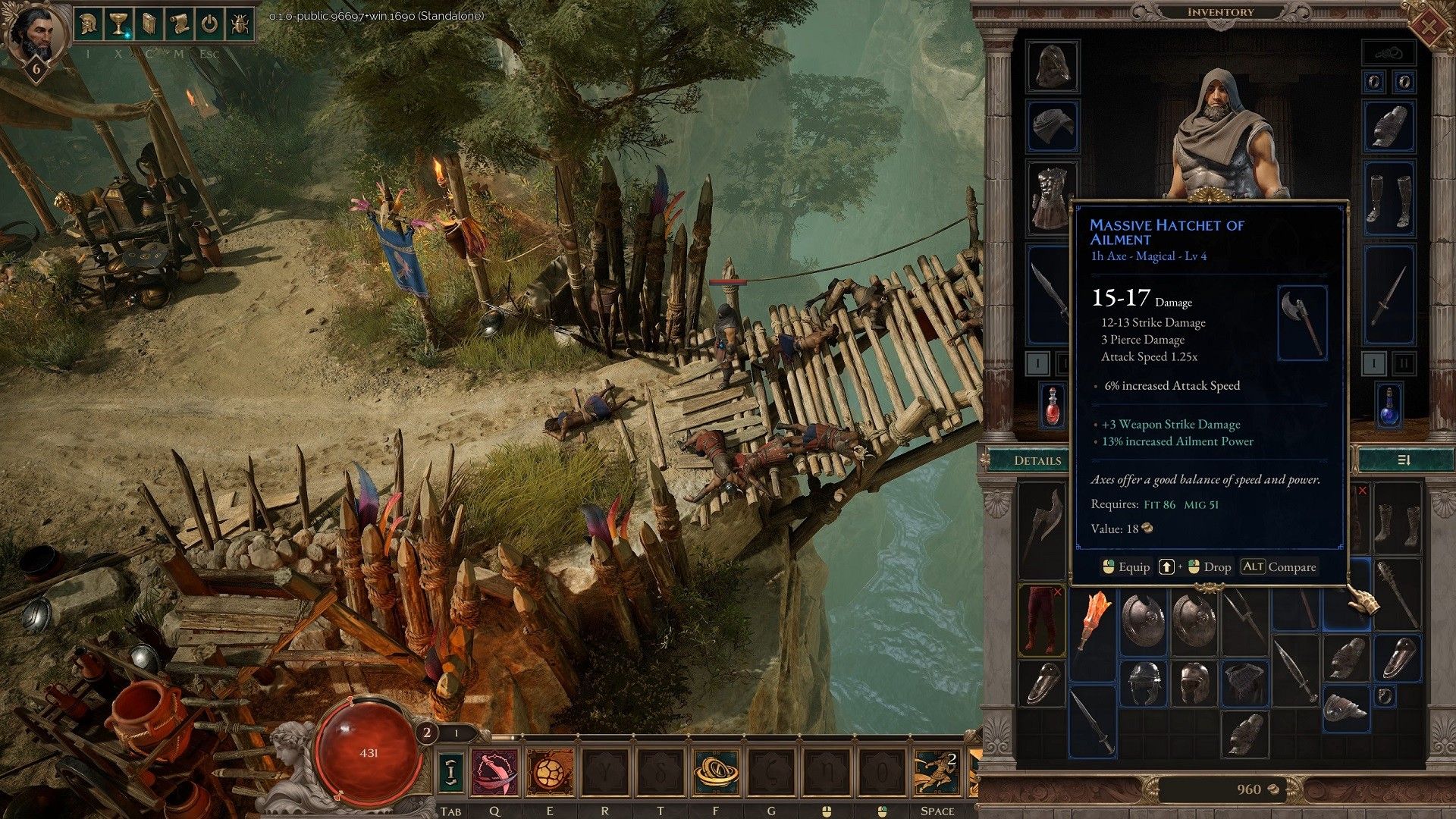1456x819 pixels.
Task: Report a bug with the beetle icon
Action: (x=240, y=24)
